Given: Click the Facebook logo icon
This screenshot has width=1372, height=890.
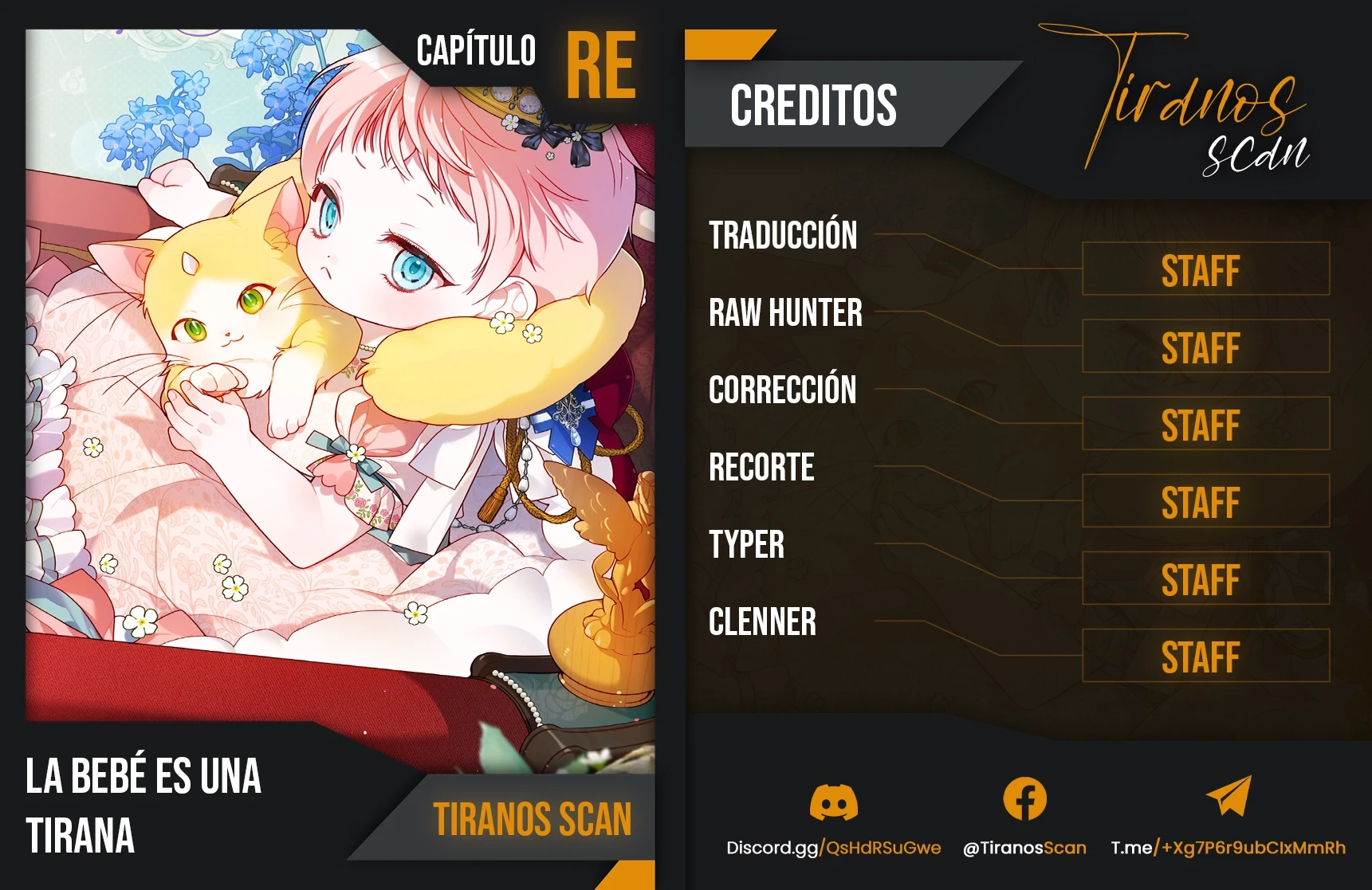Looking at the screenshot, I should tap(1024, 799).
